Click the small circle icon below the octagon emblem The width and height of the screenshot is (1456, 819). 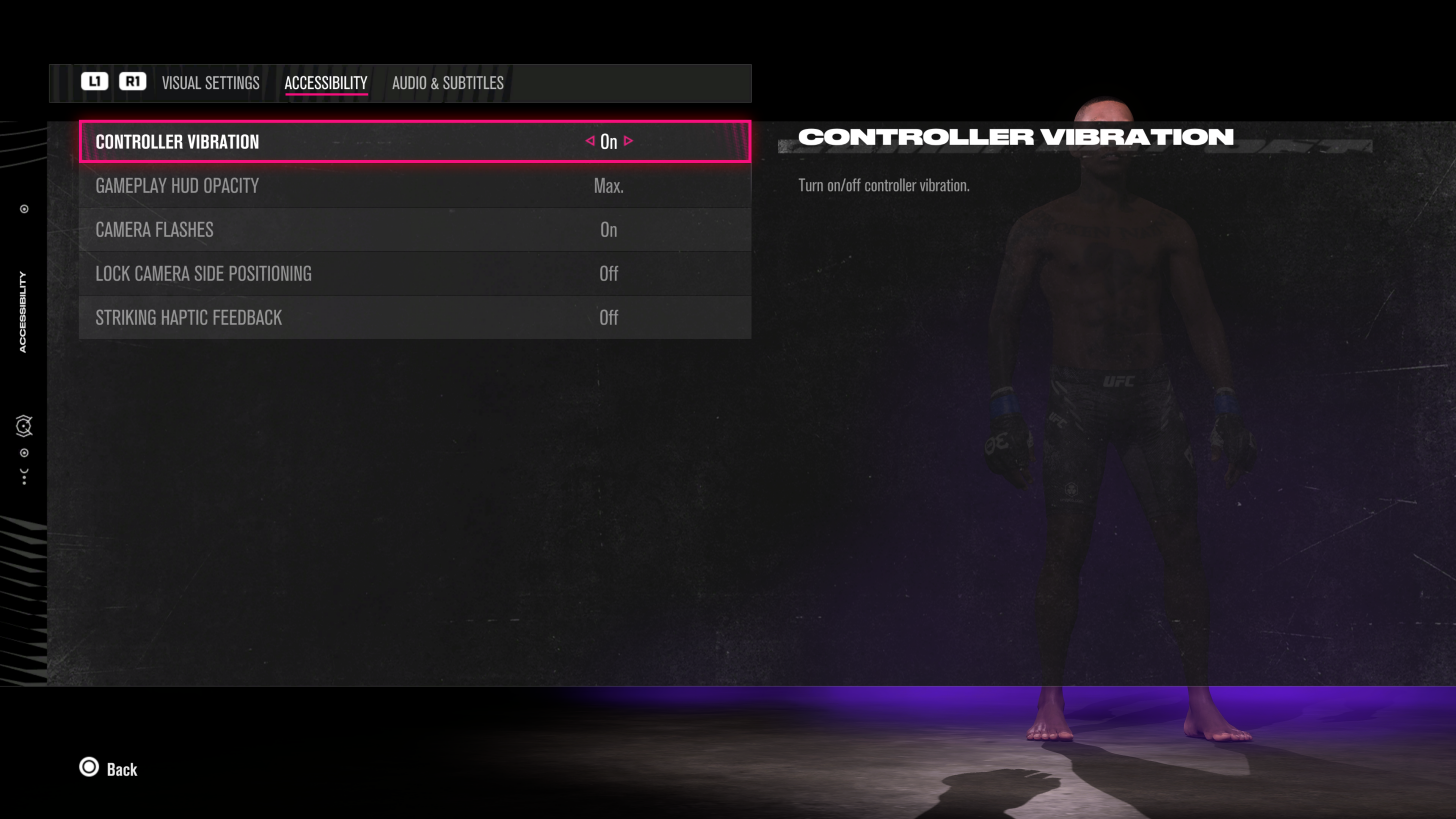point(24,453)
